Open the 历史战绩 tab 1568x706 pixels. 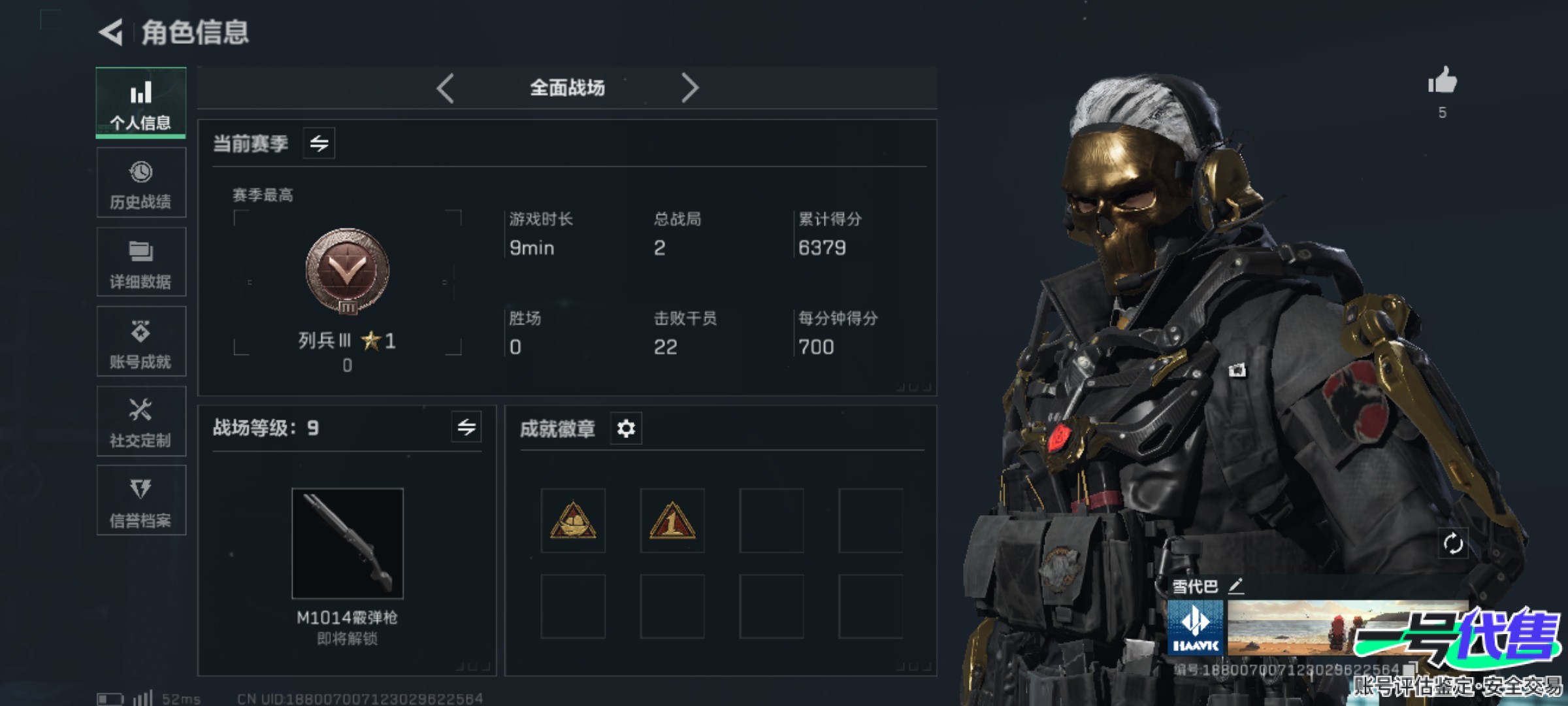click(140, 183)
